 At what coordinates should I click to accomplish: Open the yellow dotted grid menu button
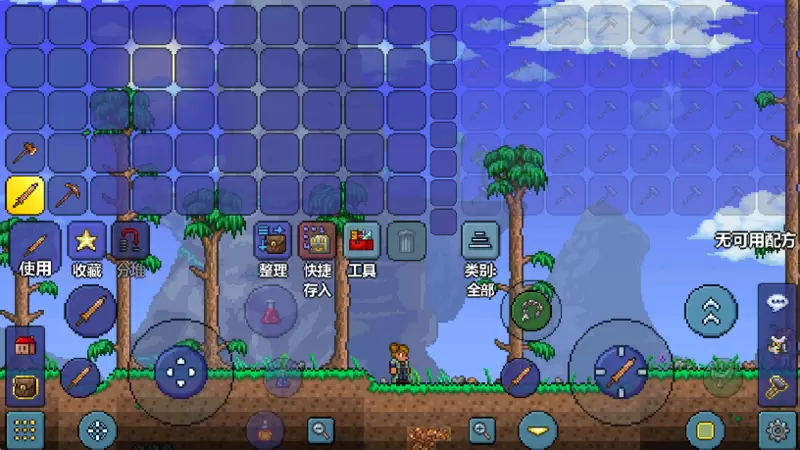tap(26, 430)
